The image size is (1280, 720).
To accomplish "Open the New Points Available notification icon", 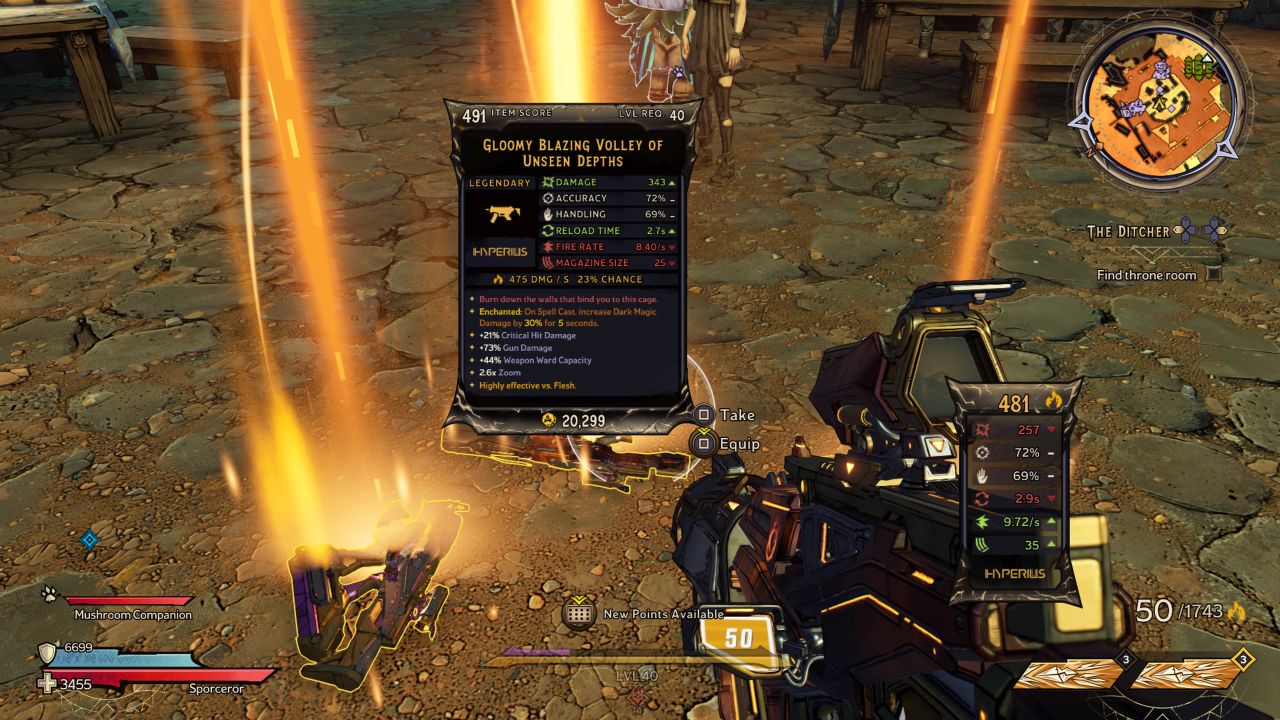I will point(580,613).
